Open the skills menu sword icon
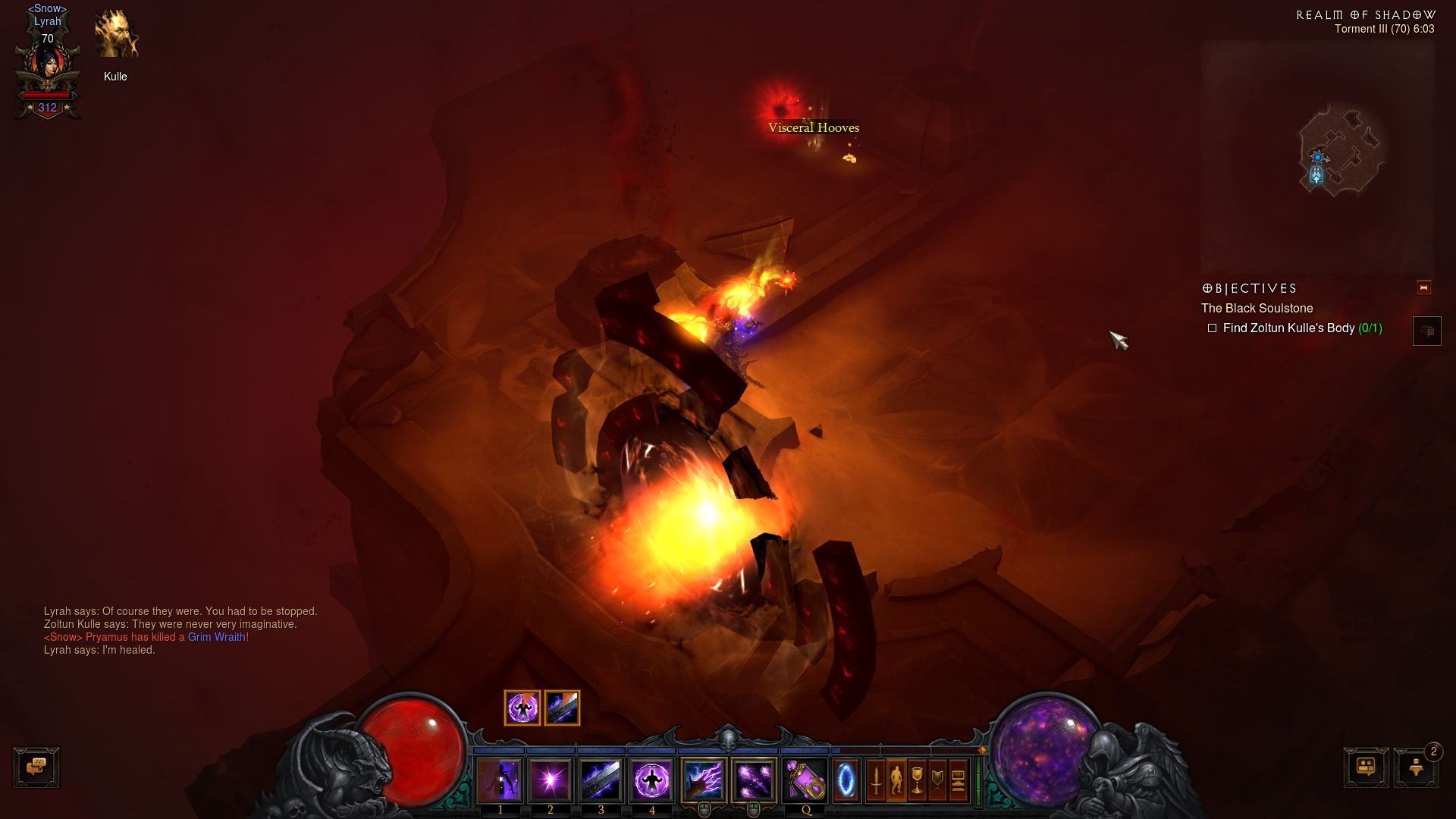The width and height of the screenshot is (1456, 819). [x=876, y=780]
